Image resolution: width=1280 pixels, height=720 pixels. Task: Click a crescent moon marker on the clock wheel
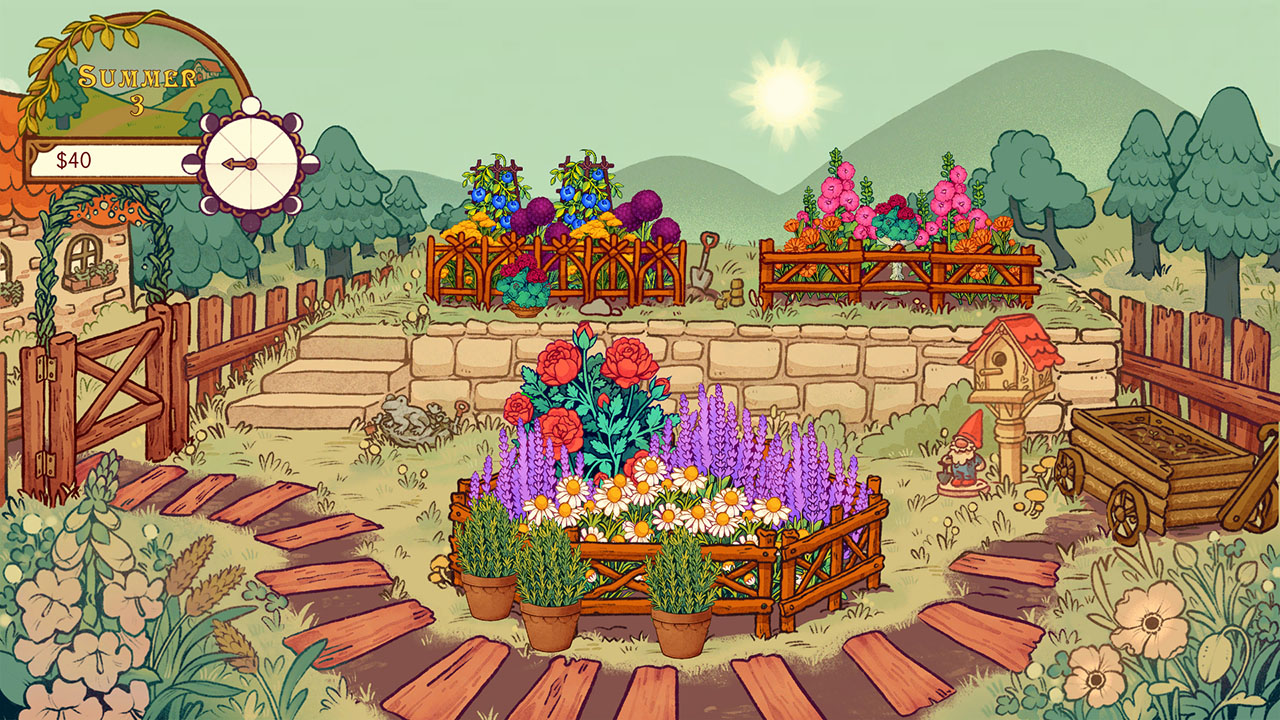coord(207,122)
